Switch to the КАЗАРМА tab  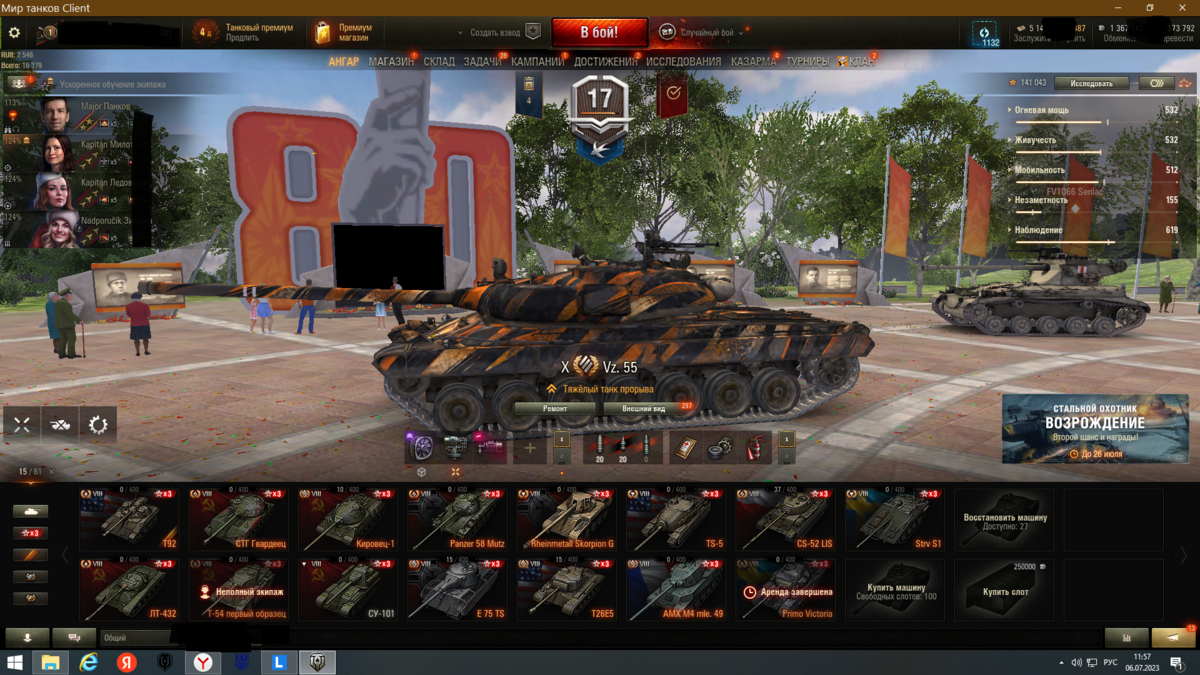coord(753,62)
